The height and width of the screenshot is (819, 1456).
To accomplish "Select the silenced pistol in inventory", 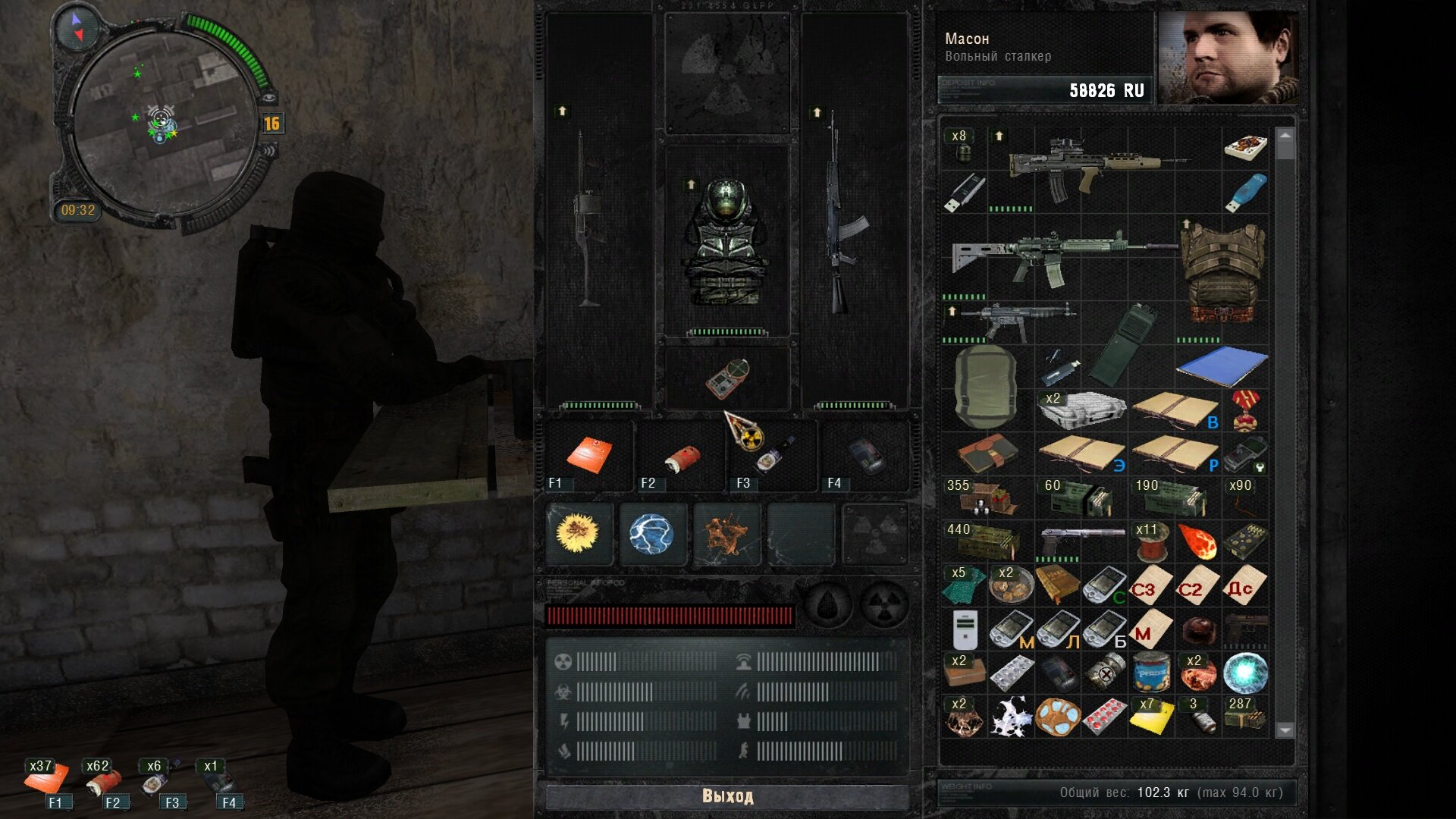I will [1081, 540].
